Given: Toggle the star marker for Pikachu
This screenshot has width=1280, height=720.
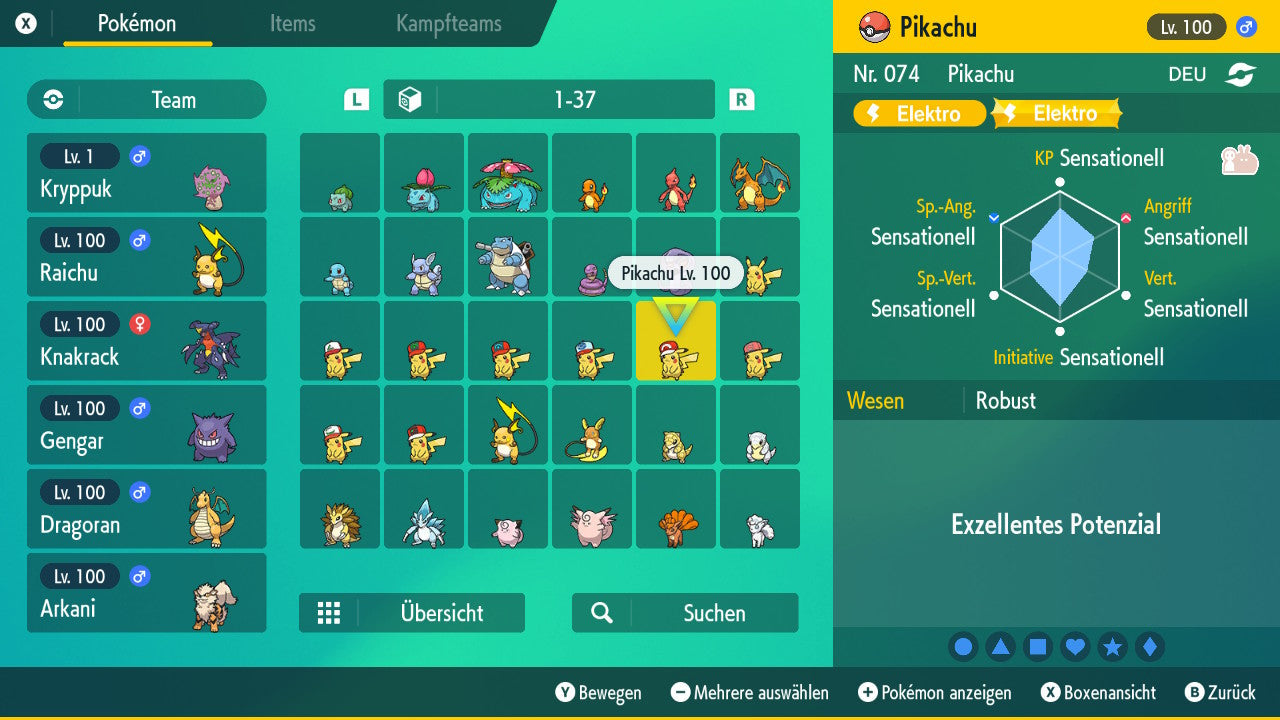Looking at the screenshot, I should [x=1112, y=646].
